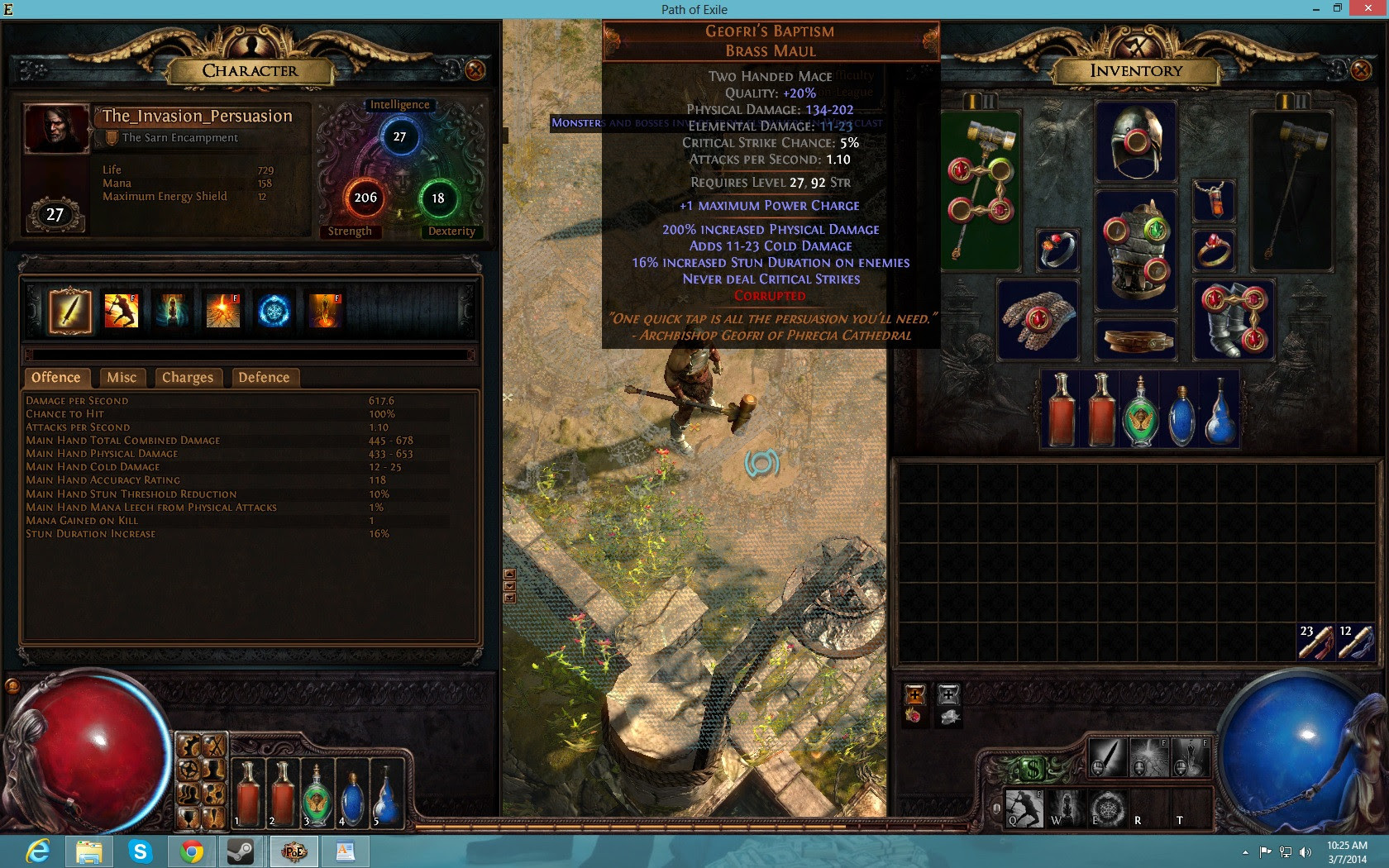
Task: Switch main hand to weapon set II
Action: click(989, 100)
